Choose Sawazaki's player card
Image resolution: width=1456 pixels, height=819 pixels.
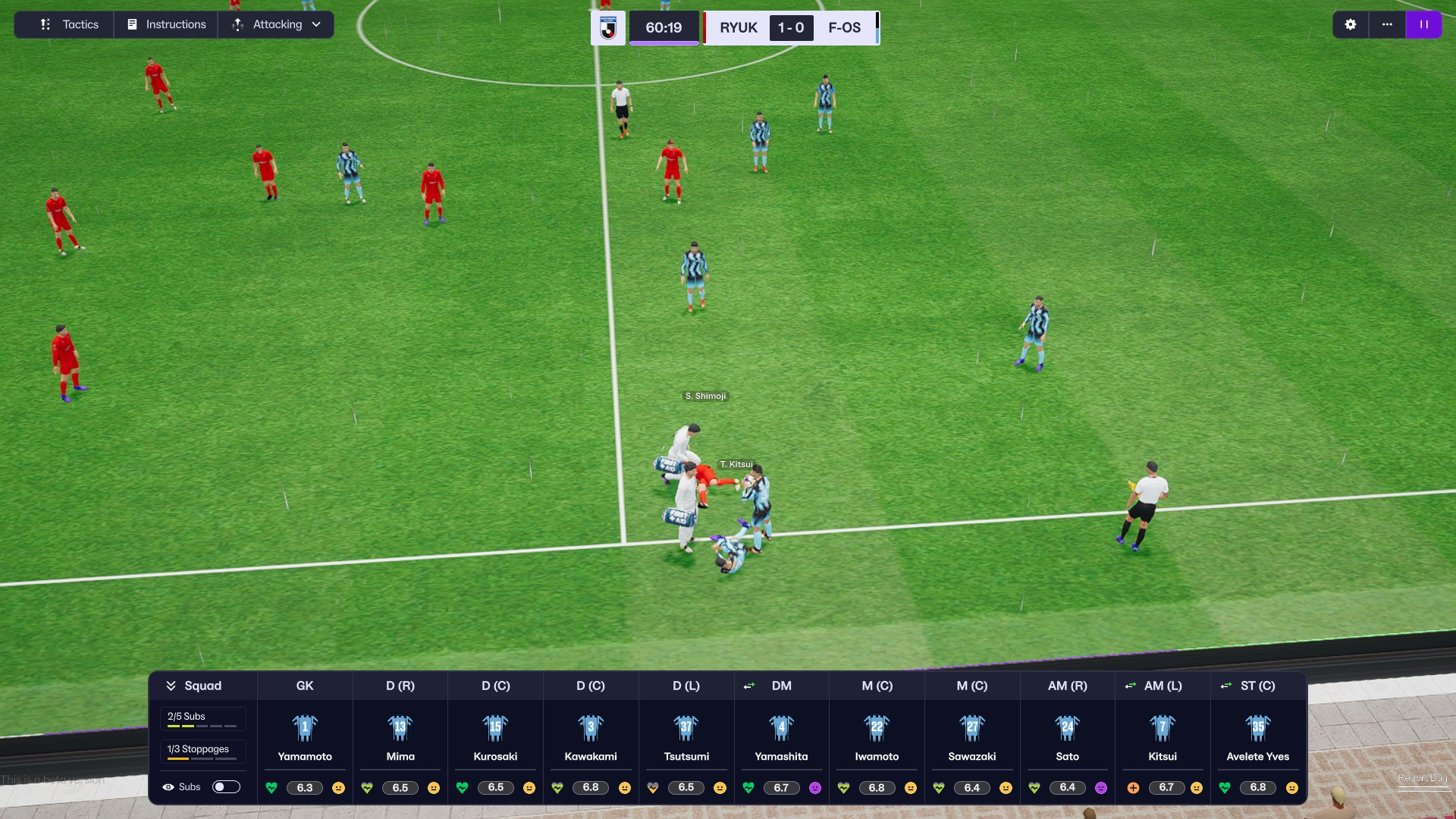(972, 737)
